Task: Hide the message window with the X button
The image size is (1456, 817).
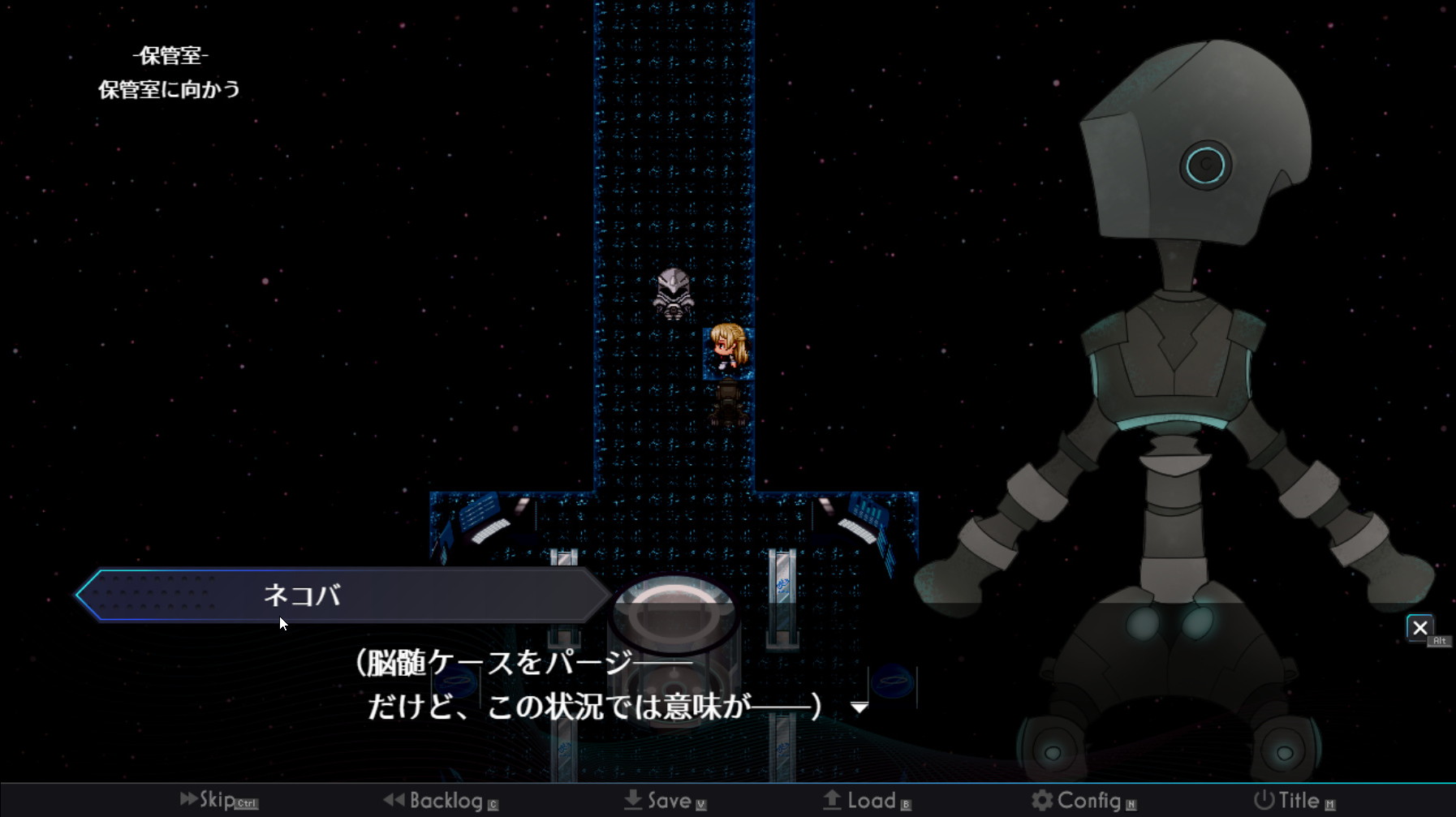Action: pos(1419,628)
